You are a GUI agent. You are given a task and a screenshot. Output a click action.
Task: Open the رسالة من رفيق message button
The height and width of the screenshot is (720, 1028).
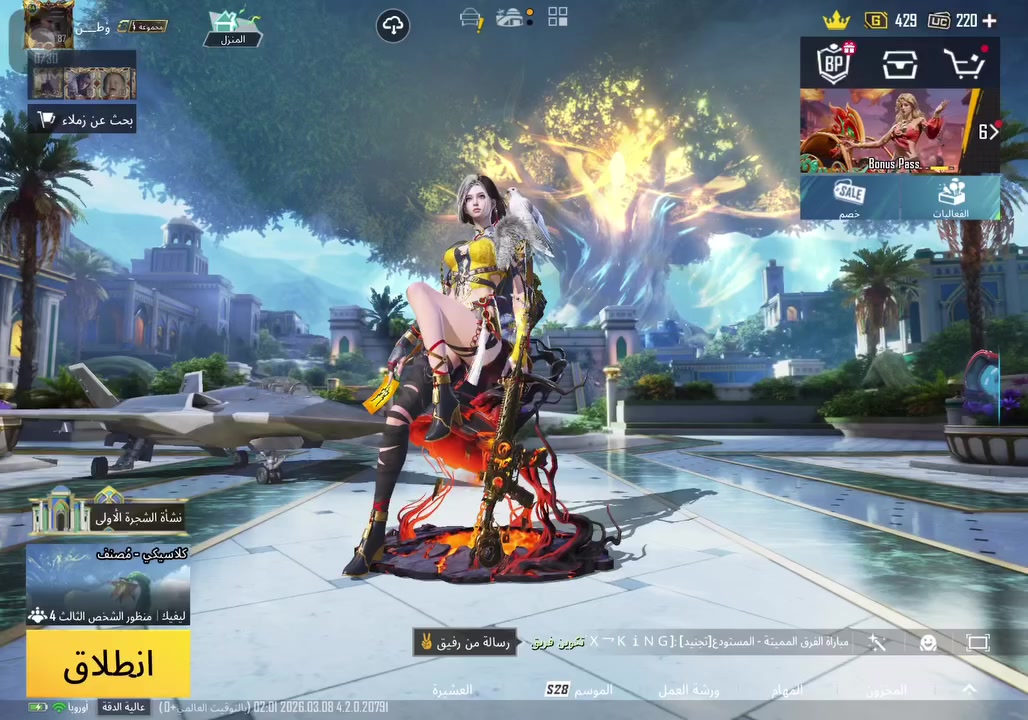(464, 642)
